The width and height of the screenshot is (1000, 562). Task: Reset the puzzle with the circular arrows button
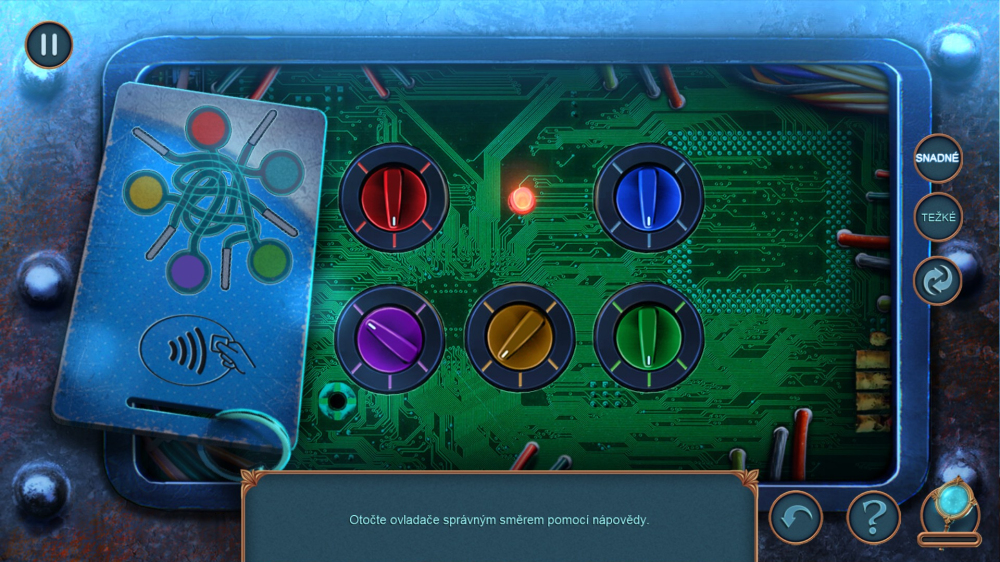coord(938,281)
